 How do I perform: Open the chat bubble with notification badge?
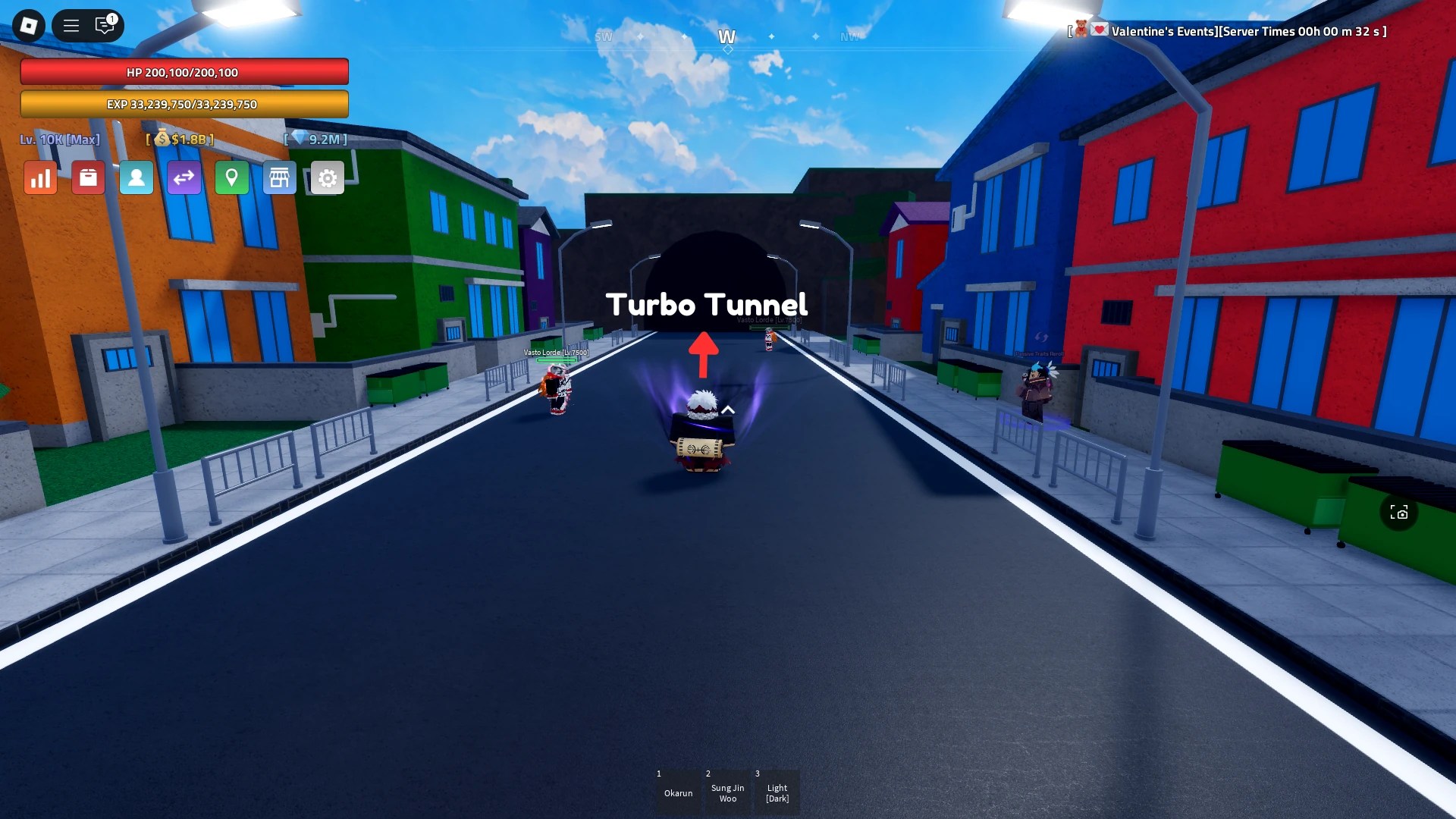105,25
